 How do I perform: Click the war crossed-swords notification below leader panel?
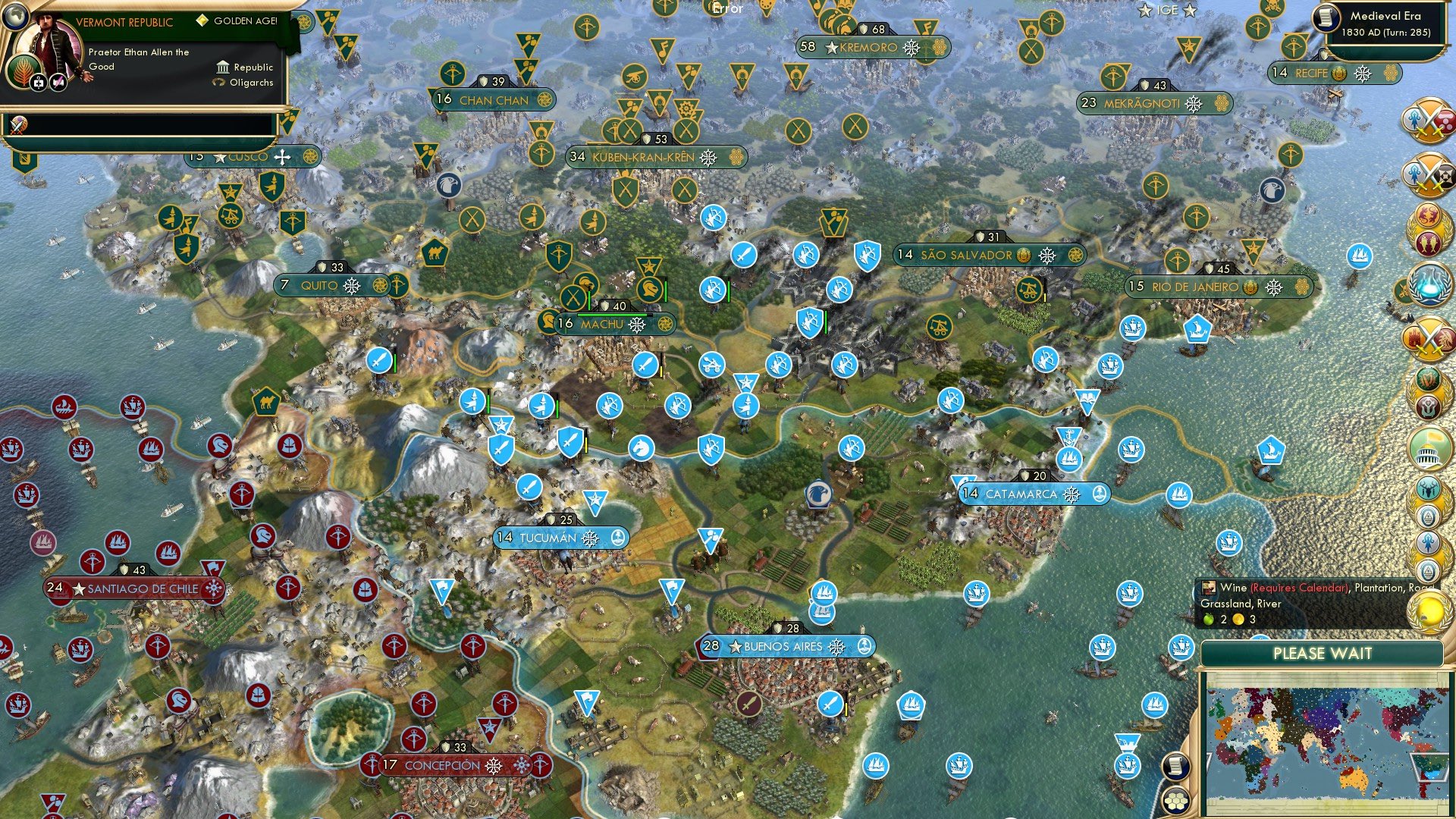tap(18, 124)
